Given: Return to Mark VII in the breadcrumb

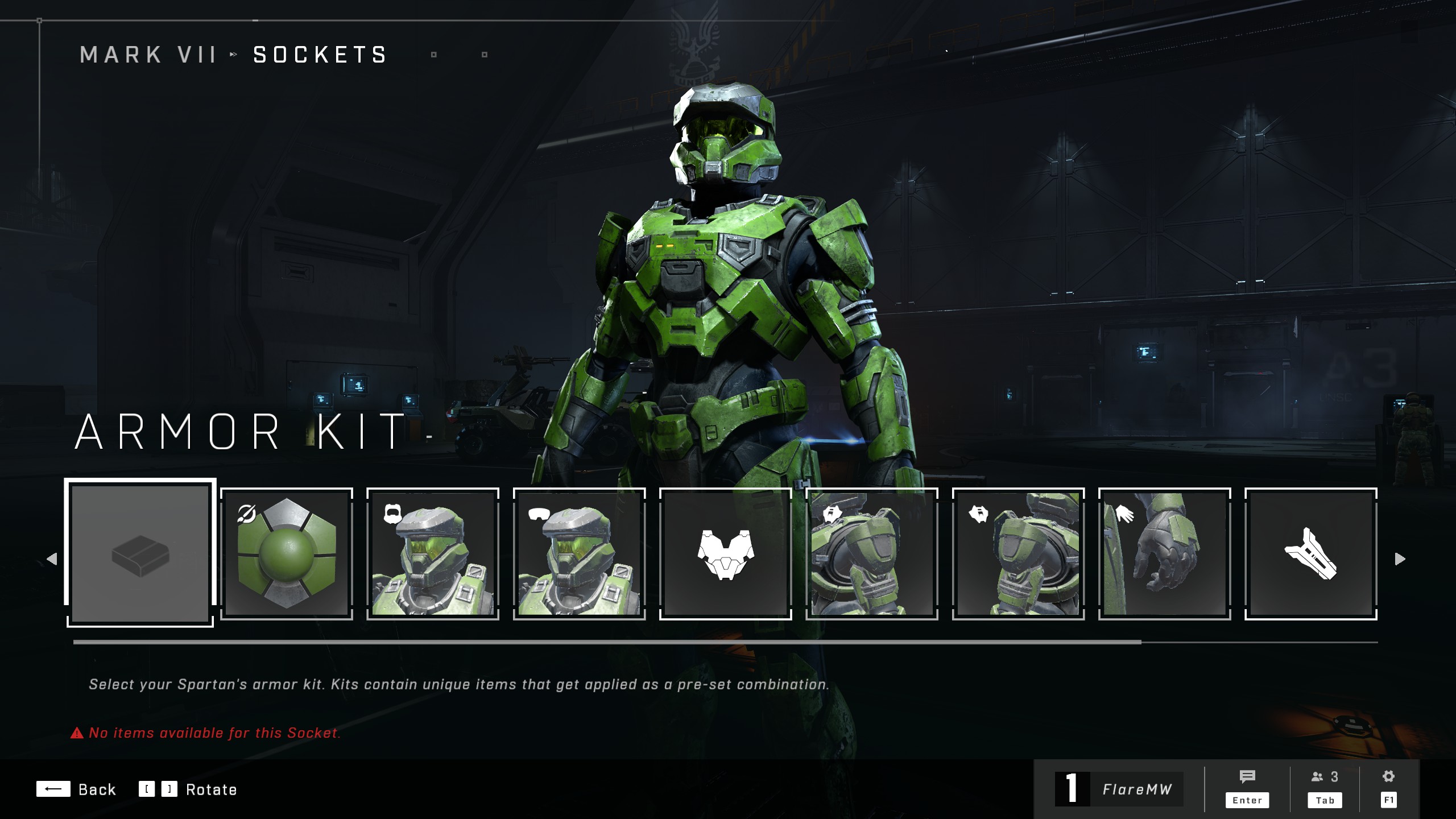Looking at the screenshot, I should coord(148,55).
